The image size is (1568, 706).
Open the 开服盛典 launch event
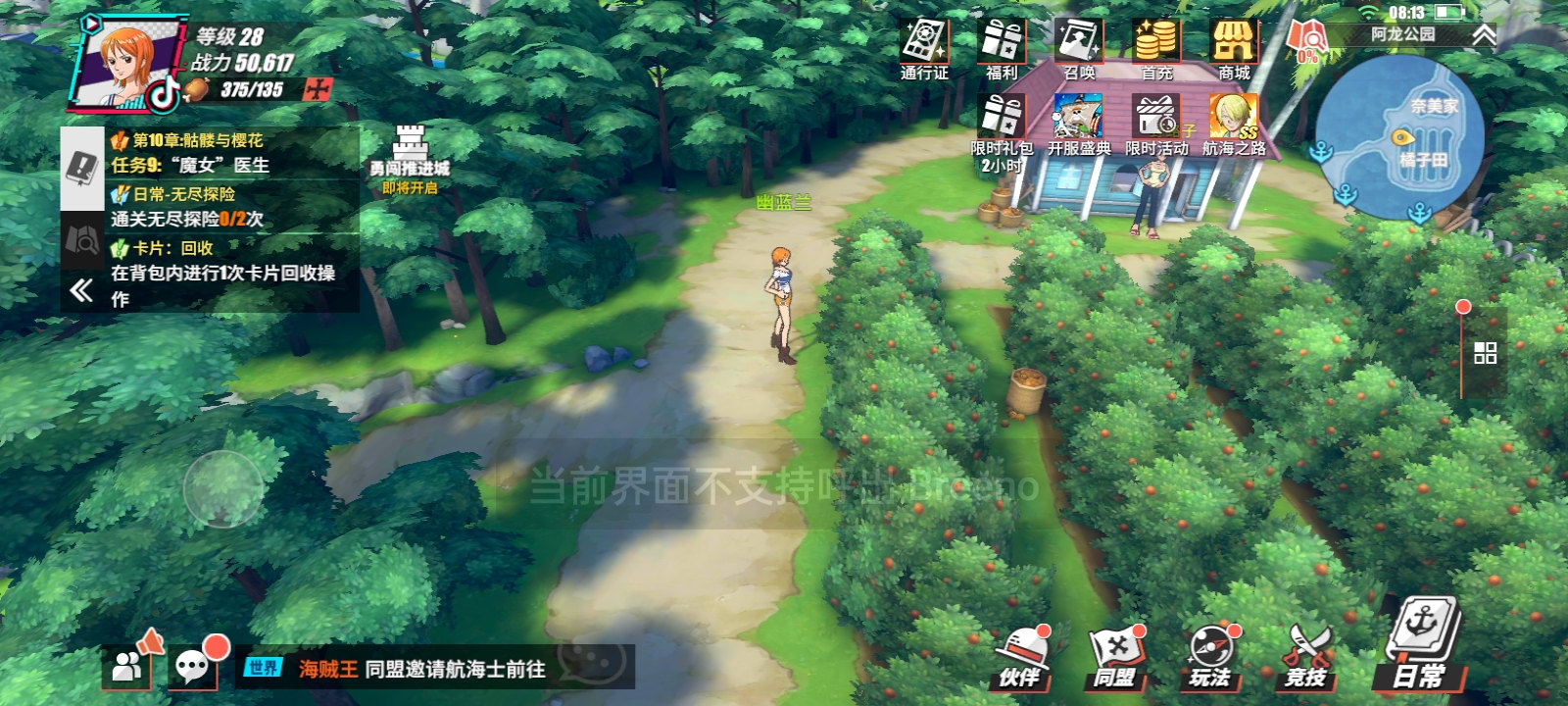(1079, 125)
